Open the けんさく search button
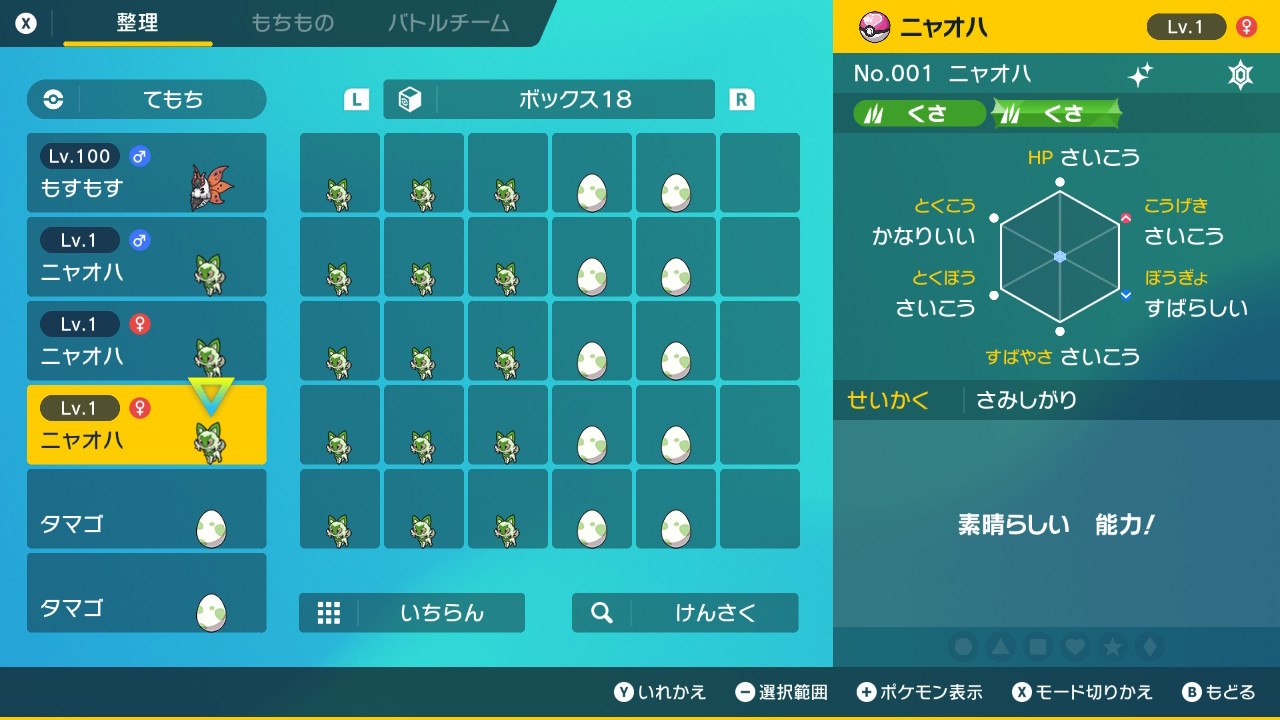This screenshot has width=1280, height=720. click(x=685, y=613)
